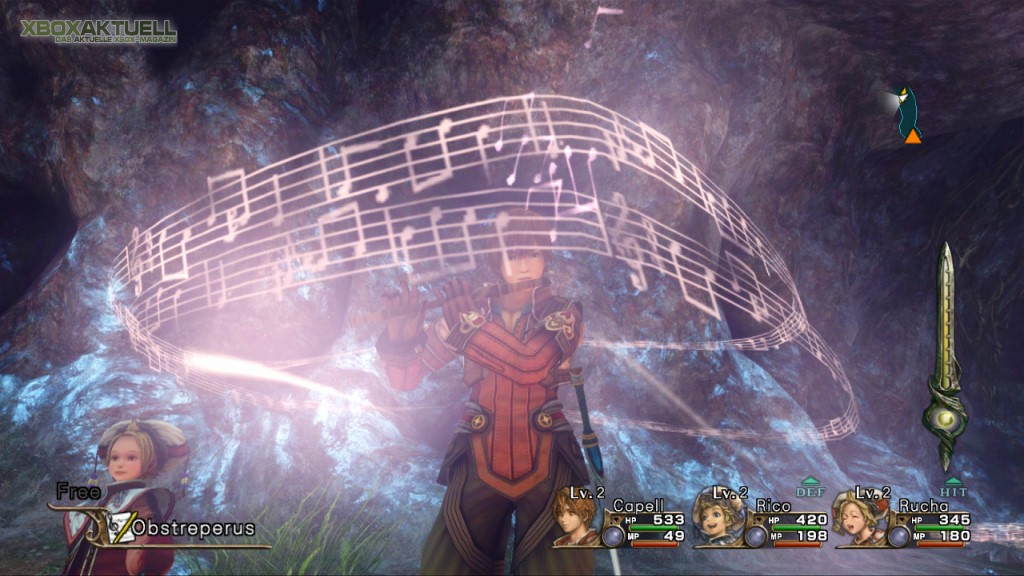This screenshot has height=576, width=1024.
Task: Click the XBOXAKTUELL watermark logo
Action: coord(97,30)
